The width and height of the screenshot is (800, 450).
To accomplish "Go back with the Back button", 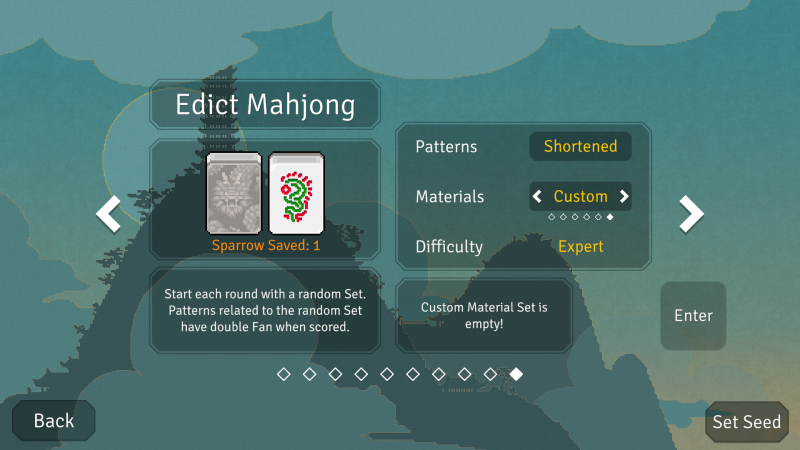I will coord(54,421).
